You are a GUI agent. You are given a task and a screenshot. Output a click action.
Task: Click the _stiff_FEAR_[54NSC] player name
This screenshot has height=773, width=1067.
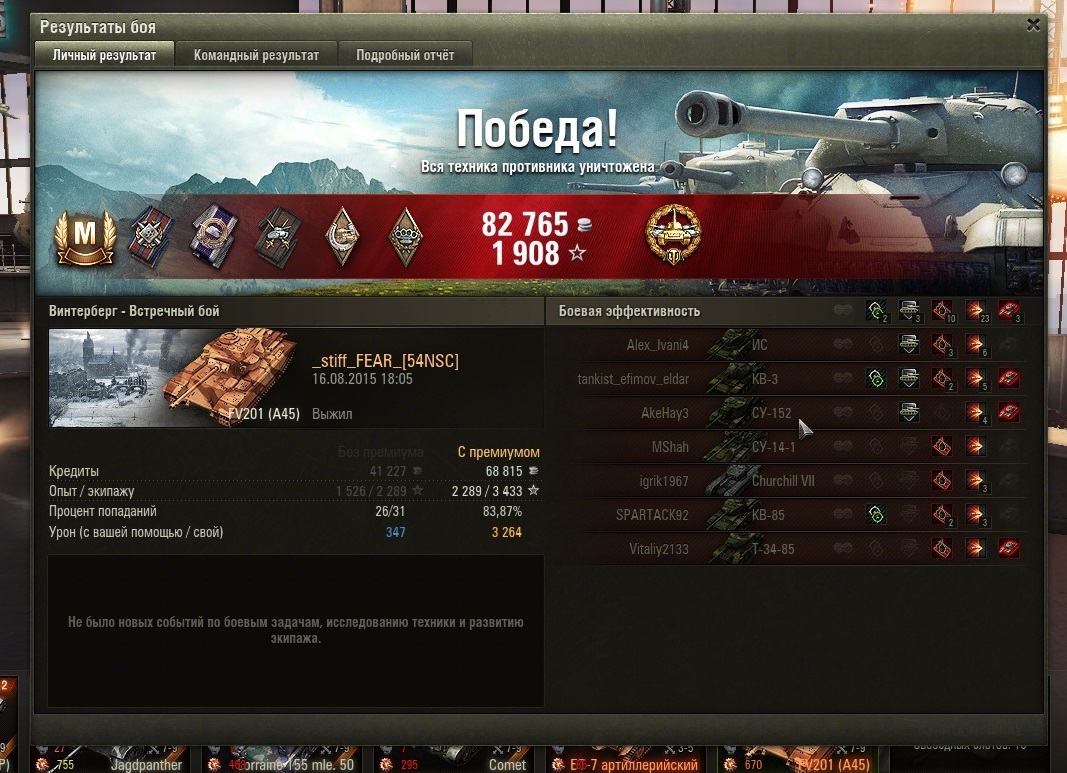(385, 361)
